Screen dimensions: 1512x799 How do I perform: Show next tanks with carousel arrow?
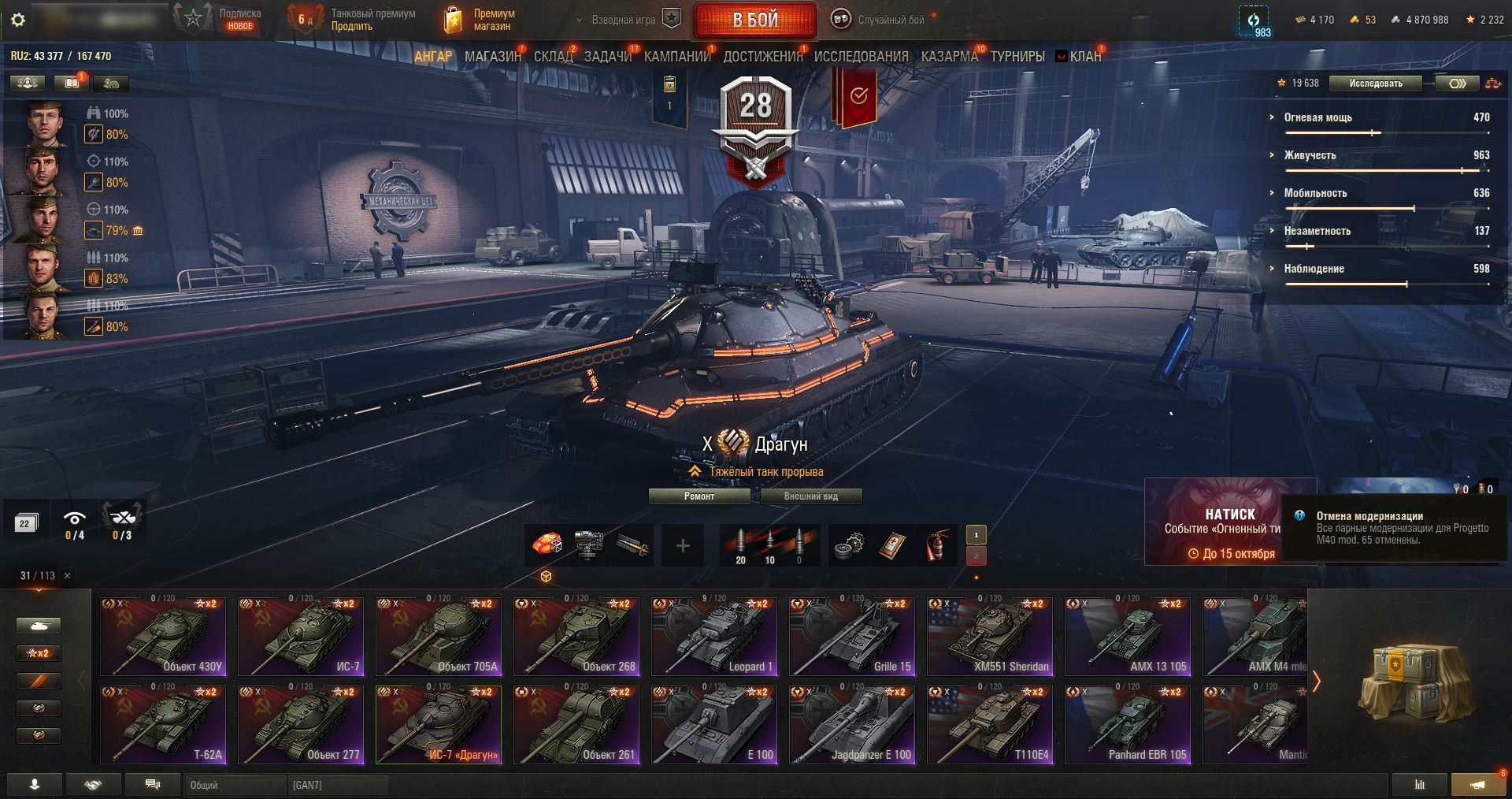(x=1316, y=681)
